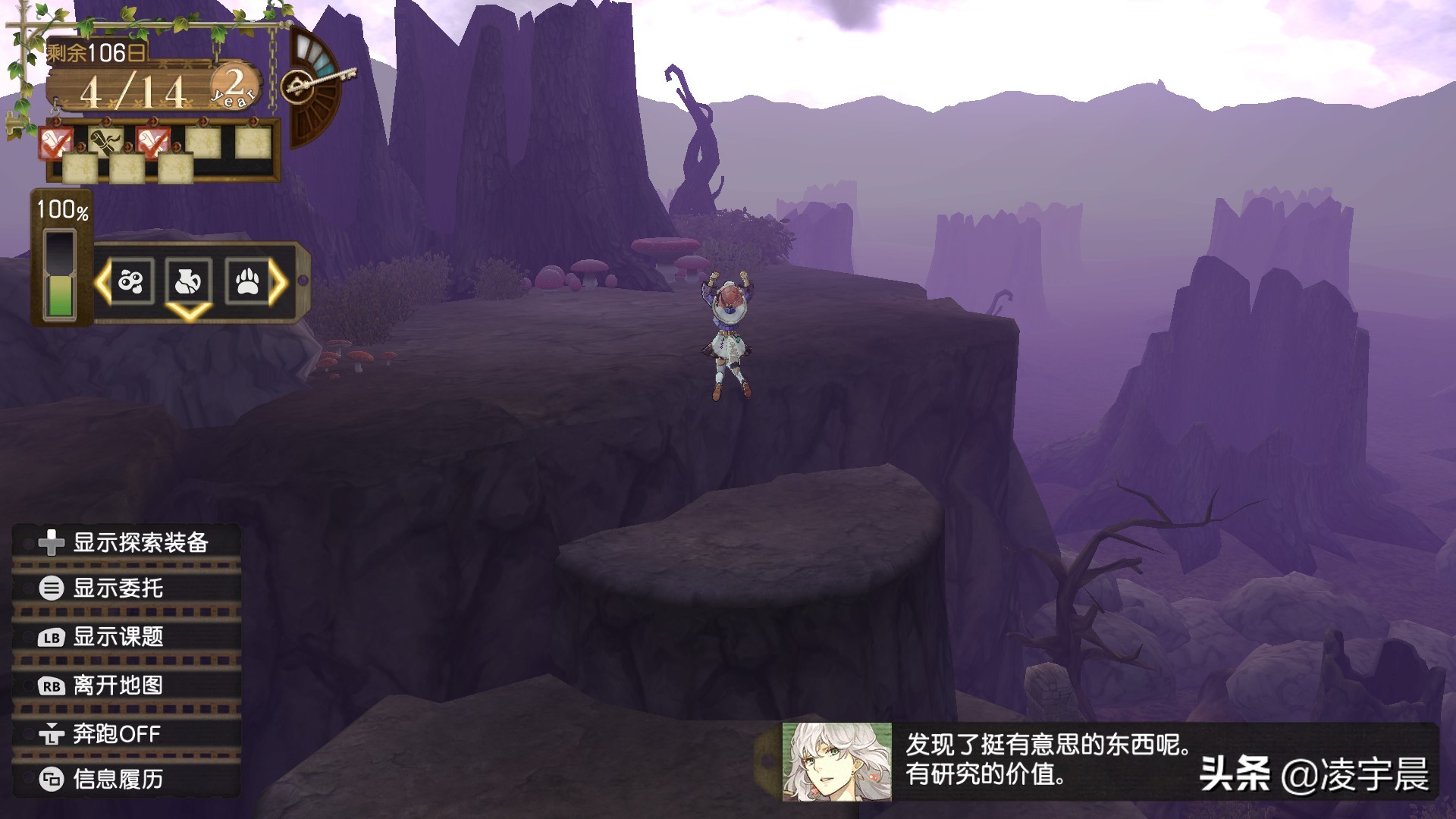The width and height of the screenshot is (1456, 819).
Task: Click the white-haired character portrait
Action: (837, 761)
